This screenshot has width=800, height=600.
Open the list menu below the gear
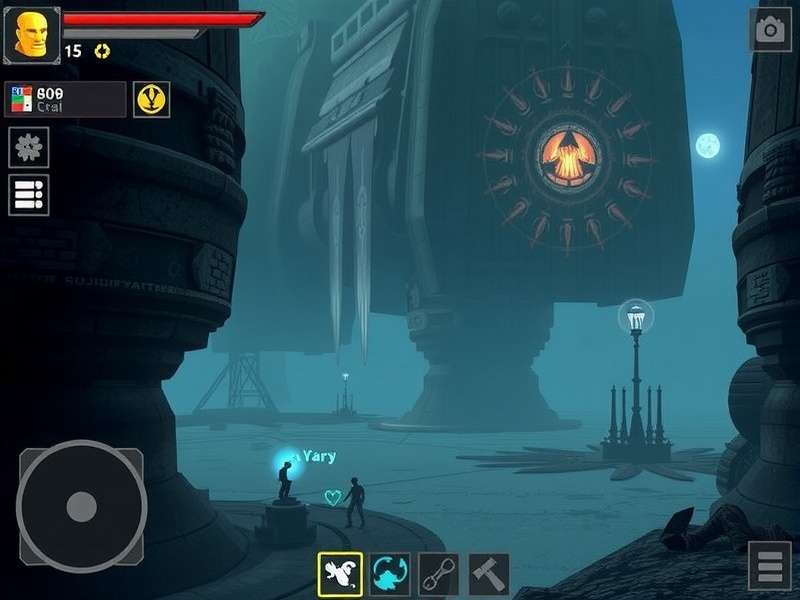click(x=29, y=195)
